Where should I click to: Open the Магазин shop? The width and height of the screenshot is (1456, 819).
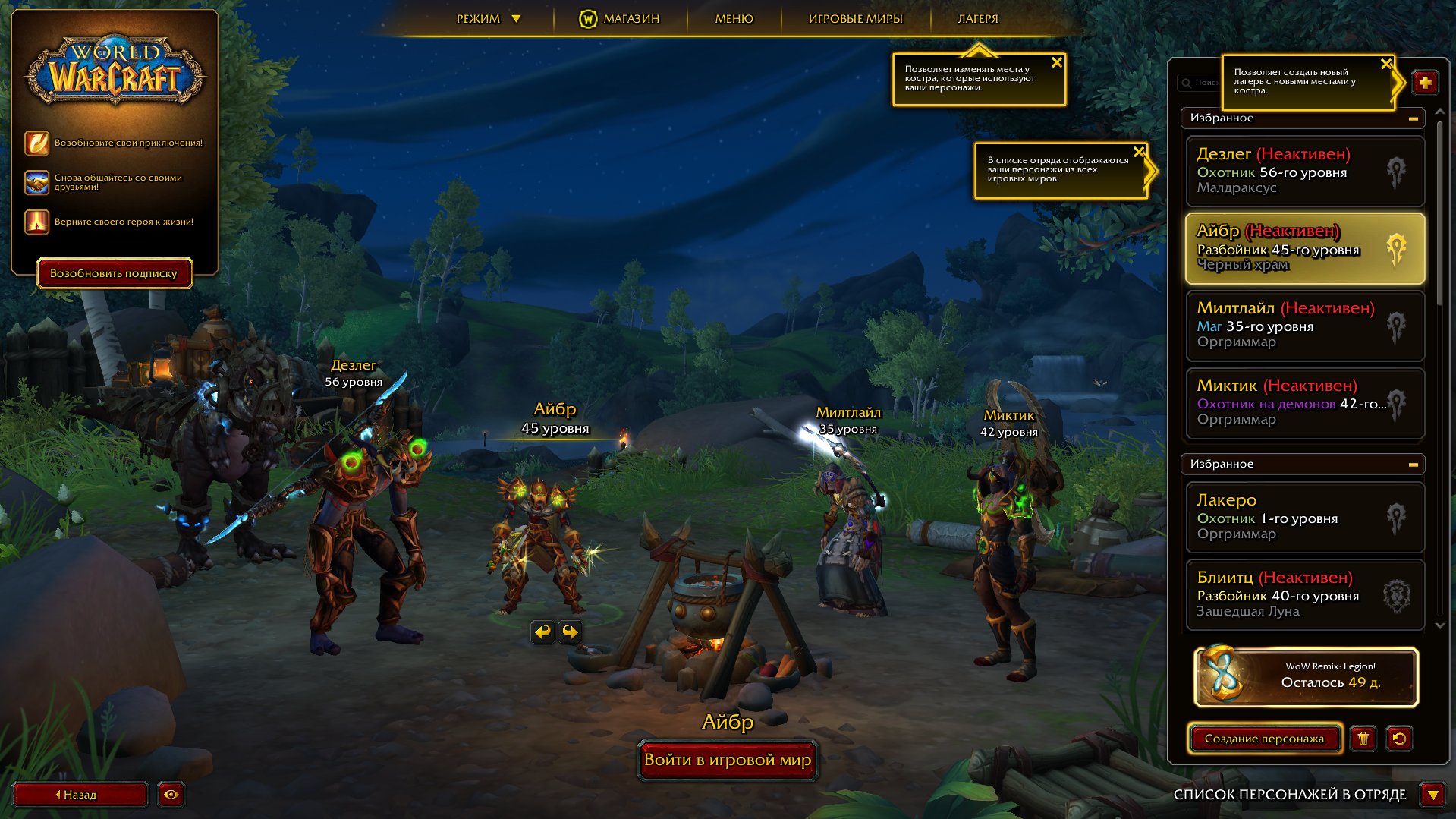tap(621, 19)
